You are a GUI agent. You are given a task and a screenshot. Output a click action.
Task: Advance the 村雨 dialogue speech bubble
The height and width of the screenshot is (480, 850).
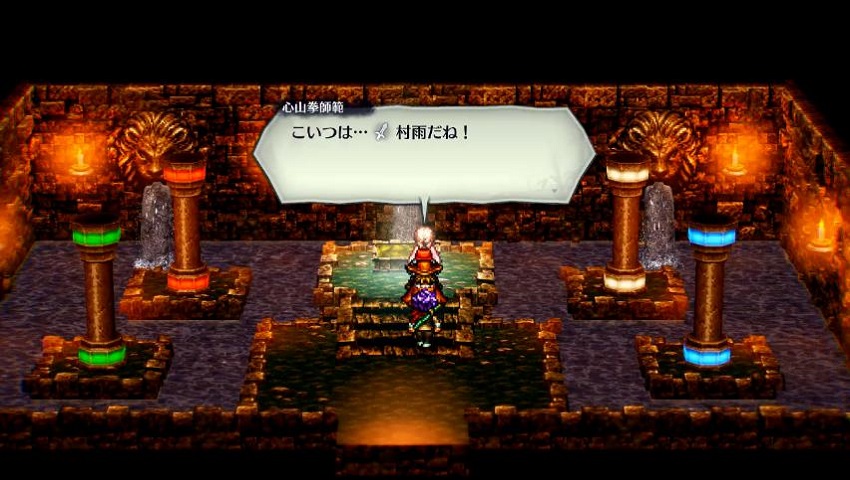(x=423, y=153)
